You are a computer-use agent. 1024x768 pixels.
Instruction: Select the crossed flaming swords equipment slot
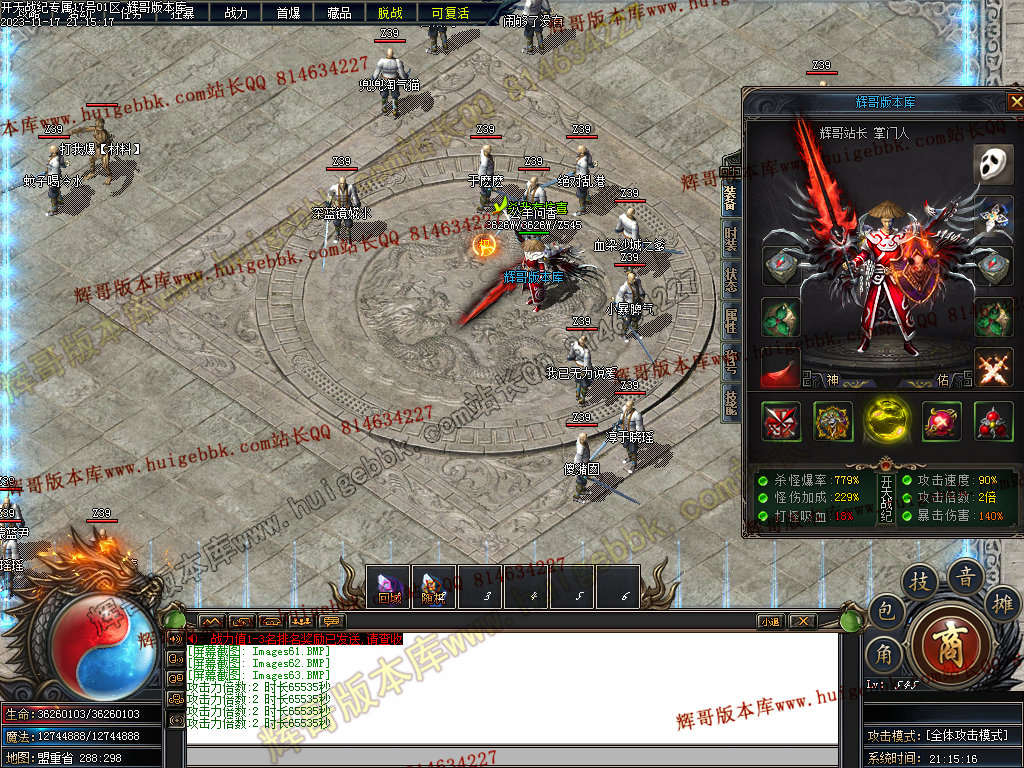click(x=993, y=368)
